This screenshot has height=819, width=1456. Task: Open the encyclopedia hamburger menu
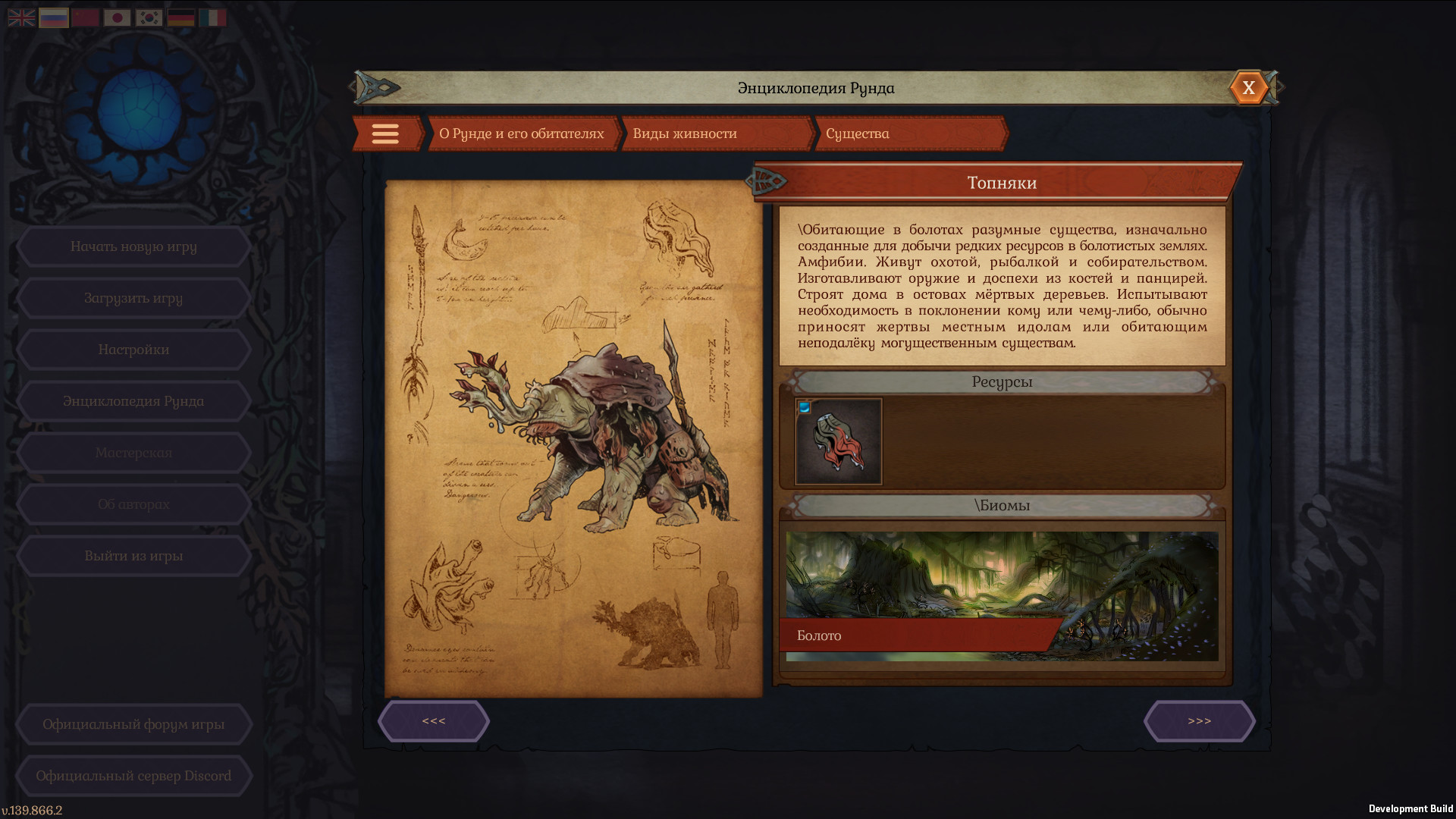tap(385, 134)
